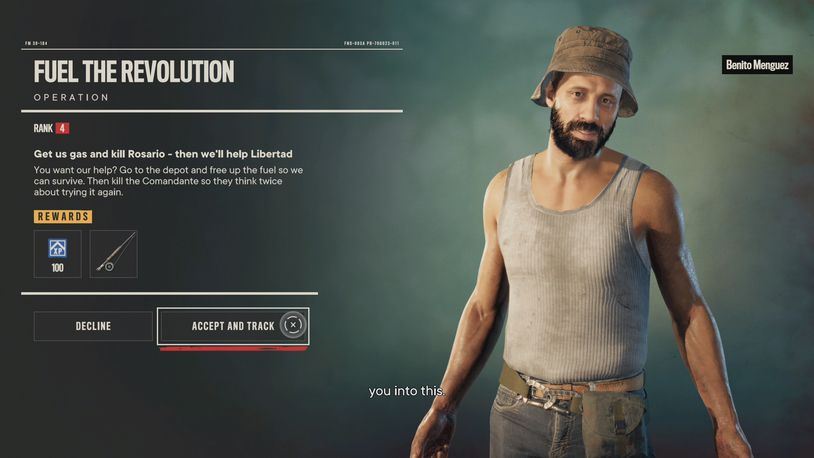Decline the Fuel the Revolution operation
814x458 pixels.
[x=93, y=326]
